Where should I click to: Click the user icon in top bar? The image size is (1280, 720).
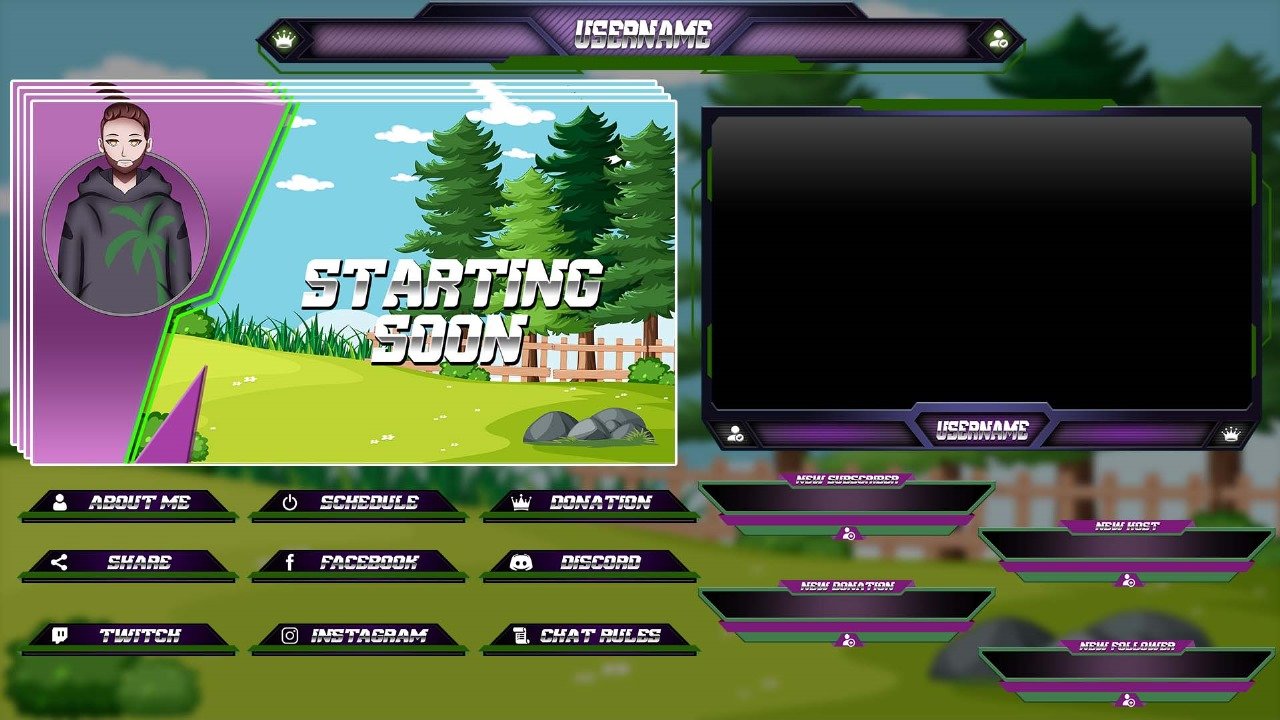click(x=997, y=40)
